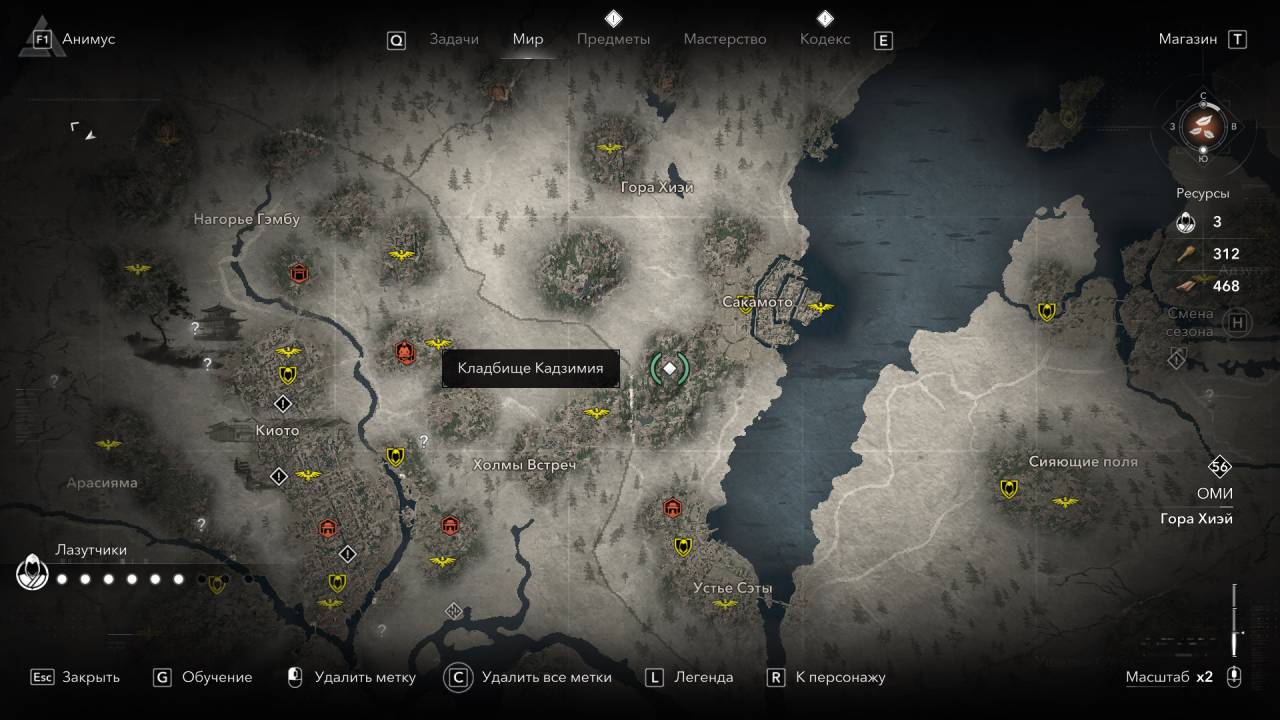The height and width of the screenshot is (720, 1280).
Task: Select the Кладбище Кадзимия diamond marker
Action: [670, 369]
